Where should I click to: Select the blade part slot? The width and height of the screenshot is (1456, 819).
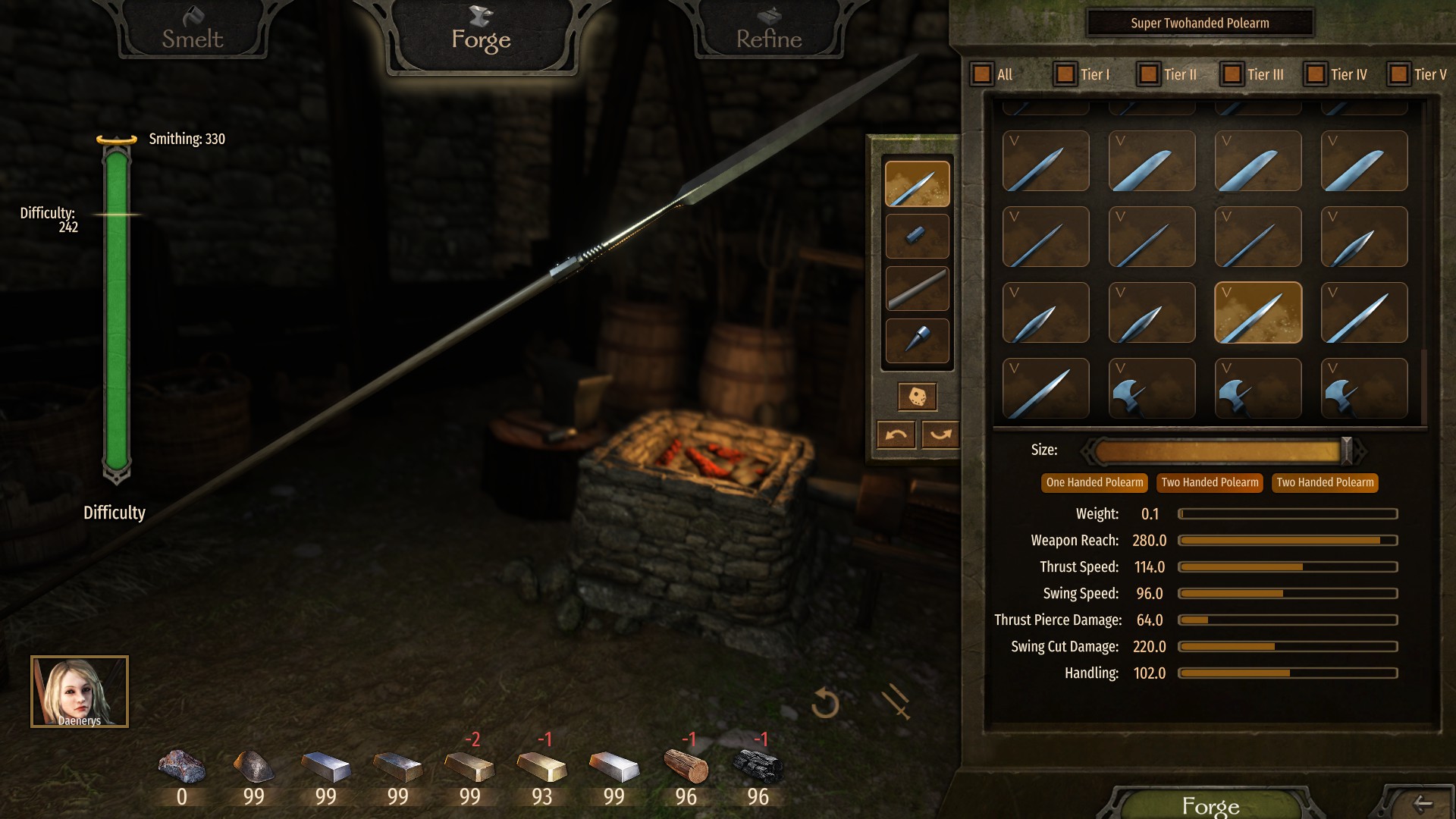(917, 184)
